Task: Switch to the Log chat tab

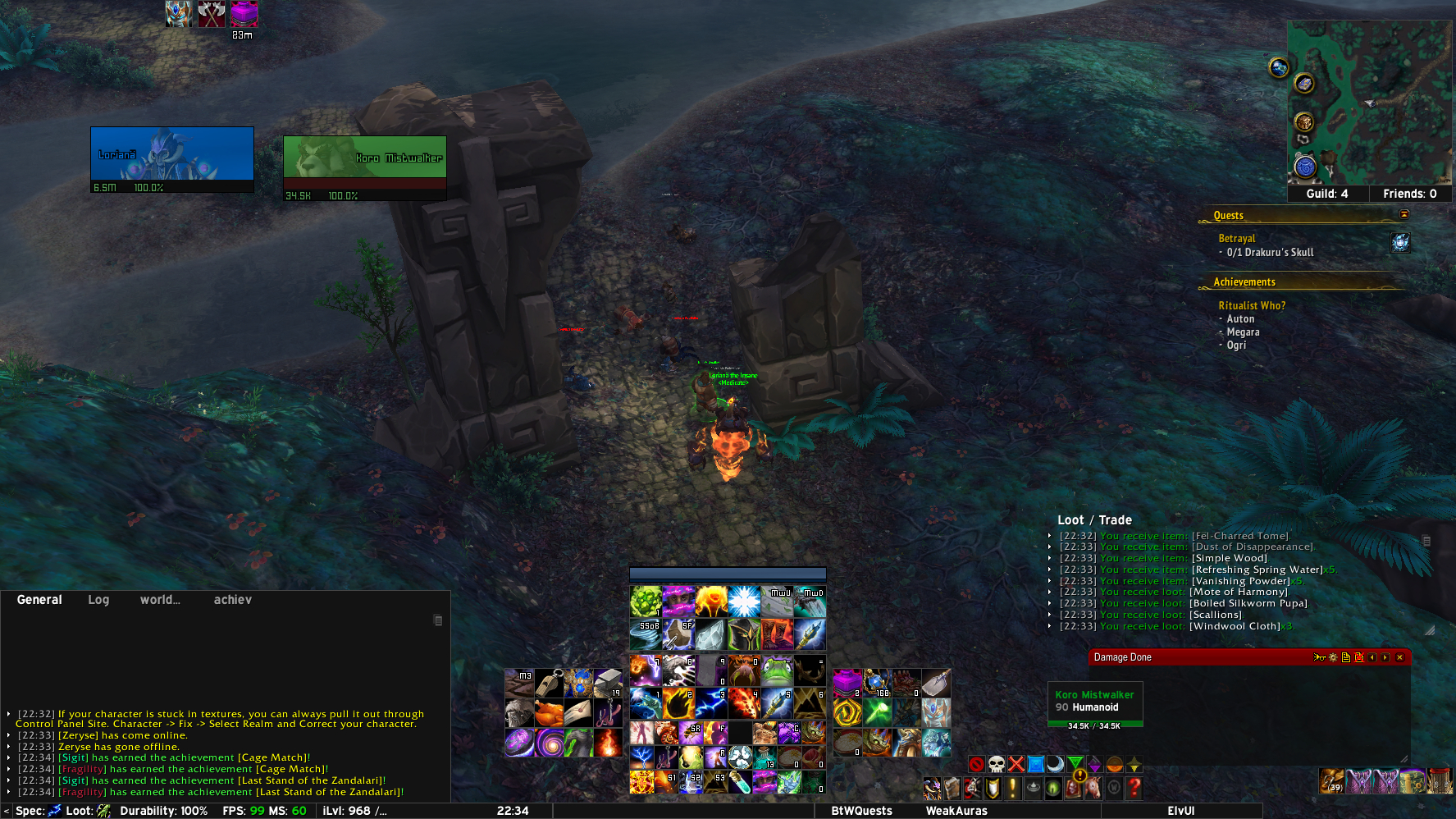Action: (x=98, y=600)
